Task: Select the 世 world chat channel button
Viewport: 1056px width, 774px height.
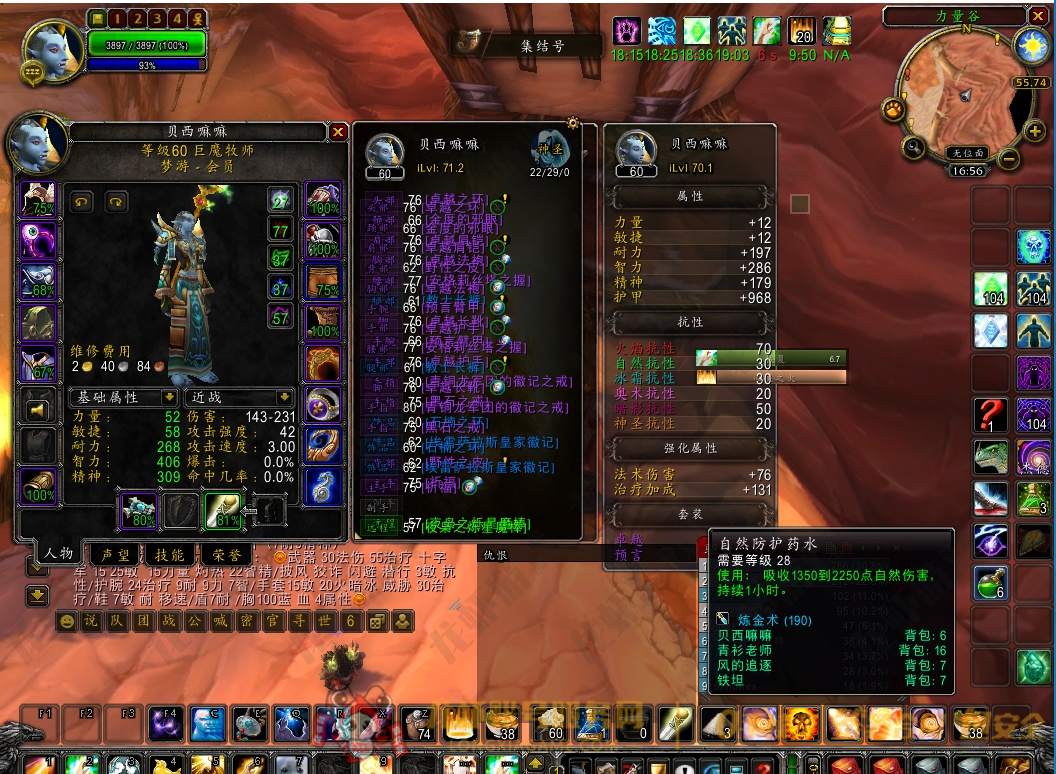Action: coord(325,621)
